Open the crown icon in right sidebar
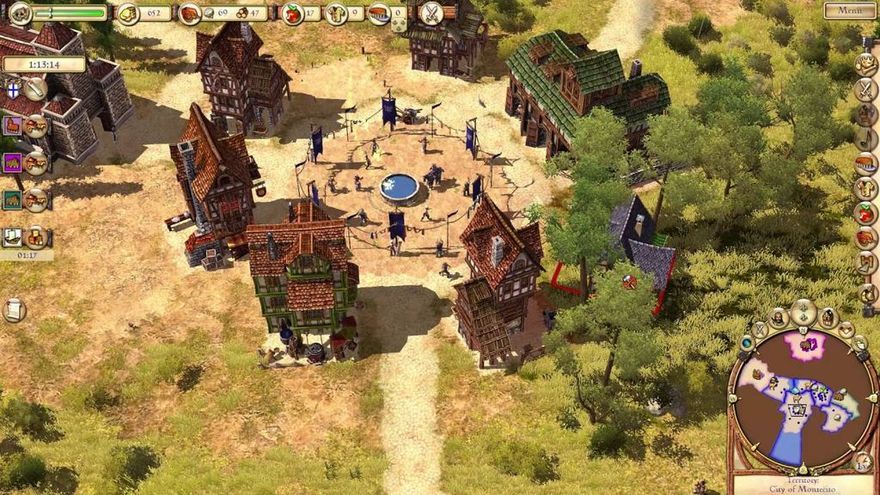 tap(866, 63)
